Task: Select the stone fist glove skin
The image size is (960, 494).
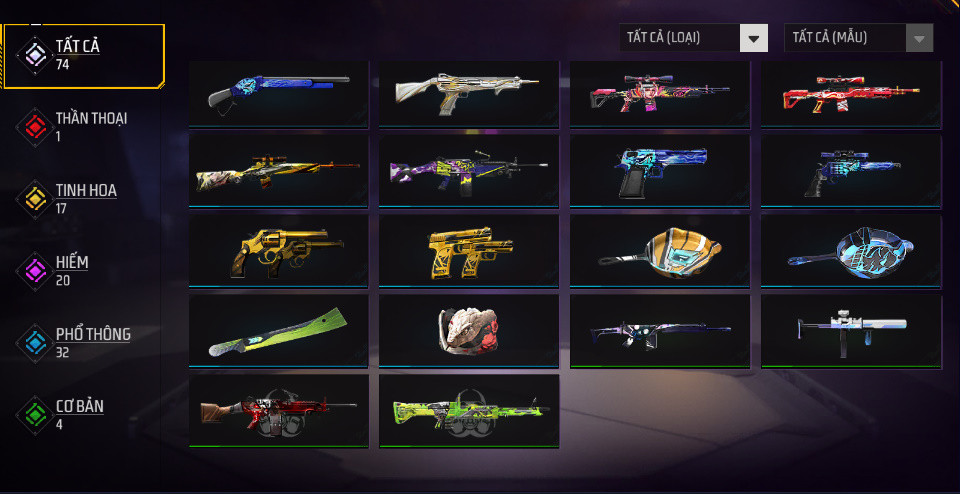Action: click(469, 330)
